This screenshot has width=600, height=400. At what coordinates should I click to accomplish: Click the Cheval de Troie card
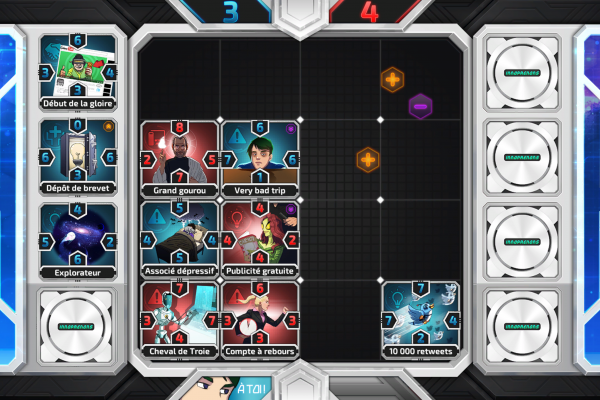pos(180,319)
